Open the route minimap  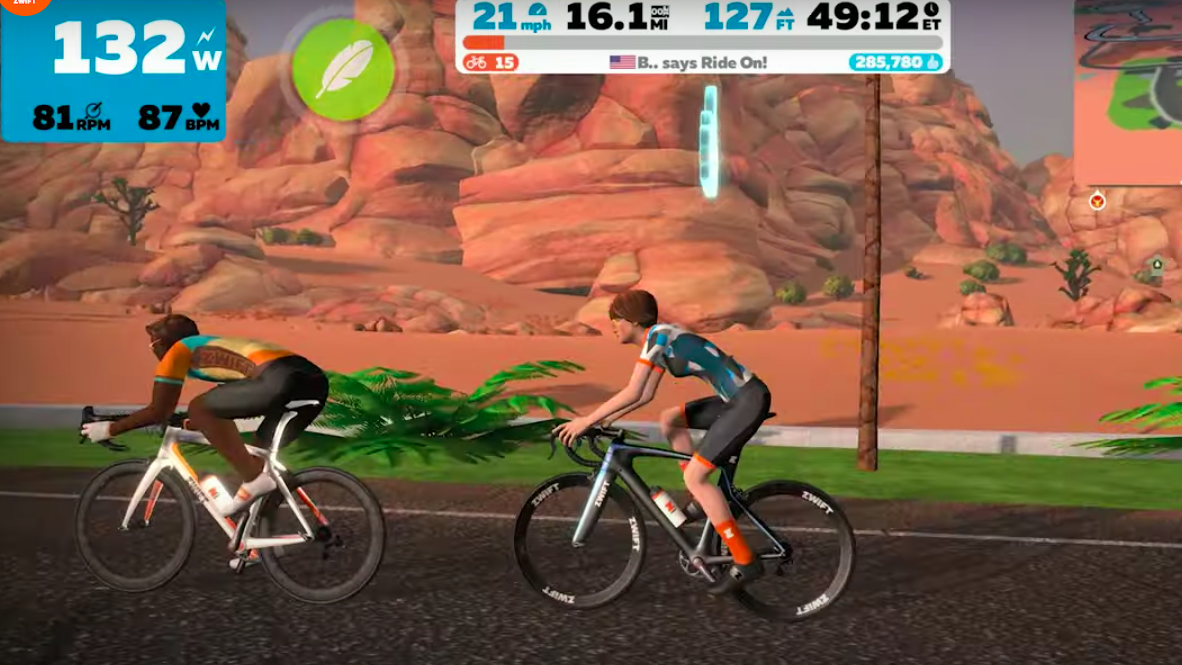coord(1128,90)
